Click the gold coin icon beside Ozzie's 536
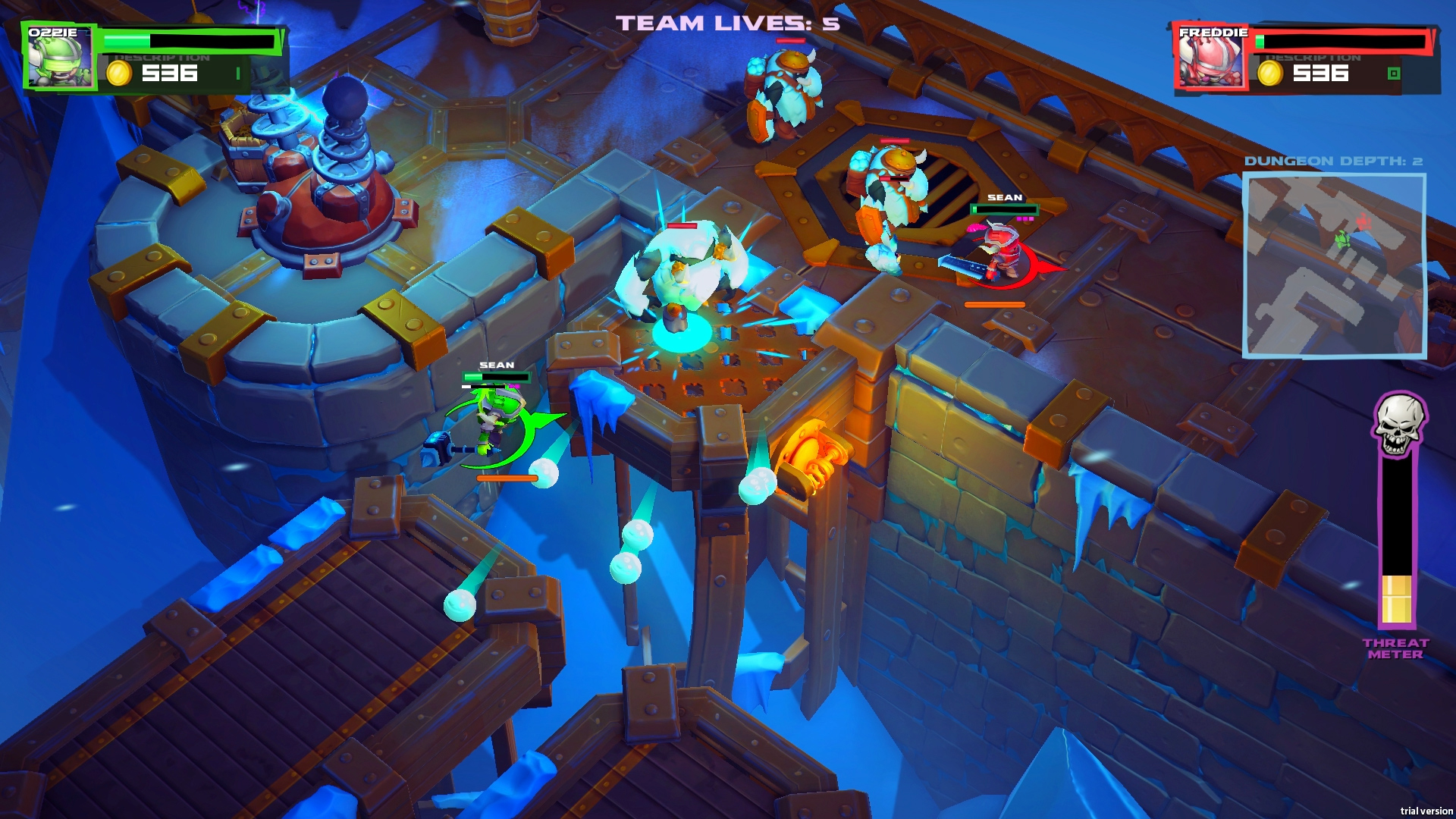1456x819 pixels. tap(118, 74)
